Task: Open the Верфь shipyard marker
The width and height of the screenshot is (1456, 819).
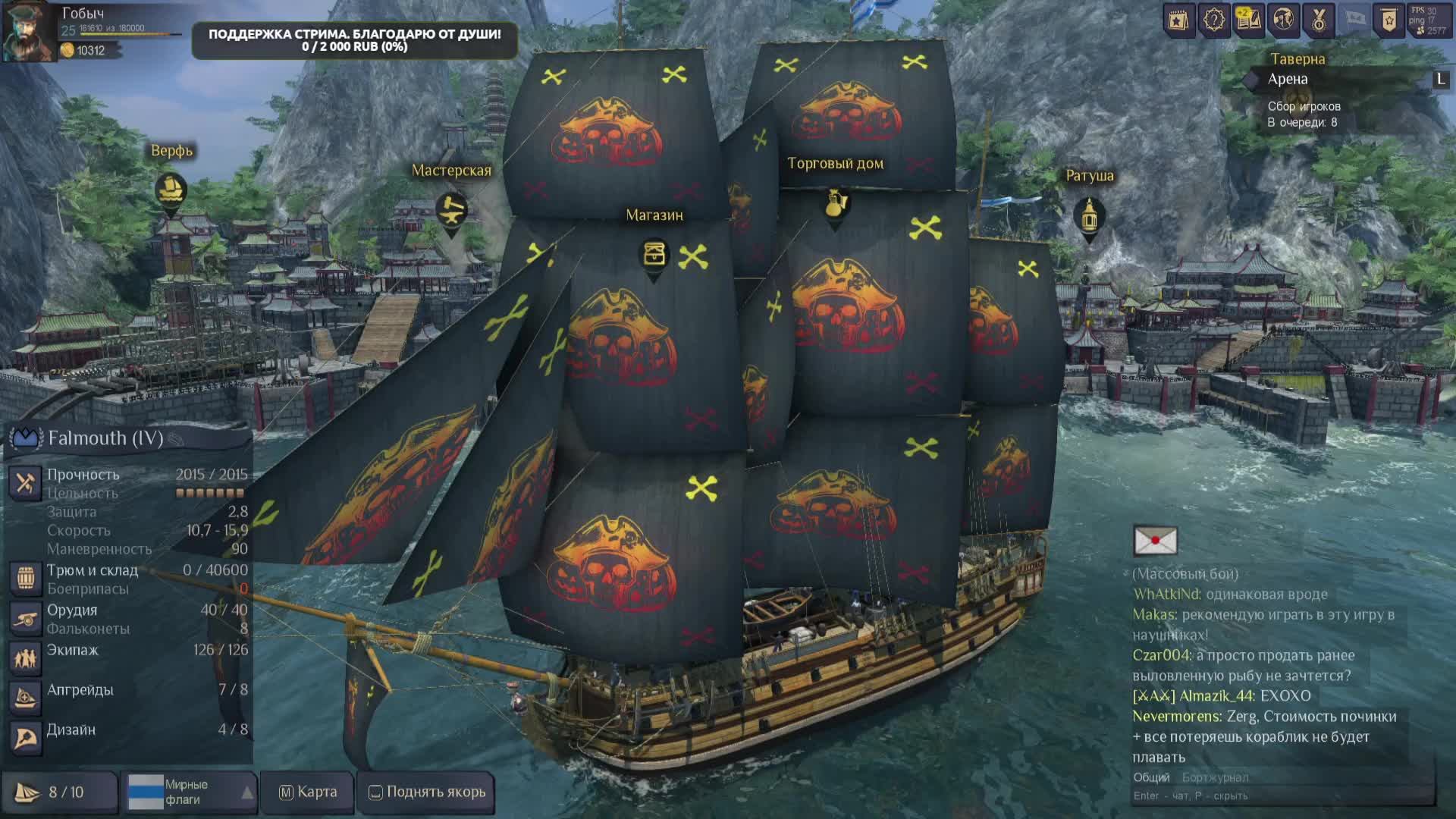Action: coord(171,190)
